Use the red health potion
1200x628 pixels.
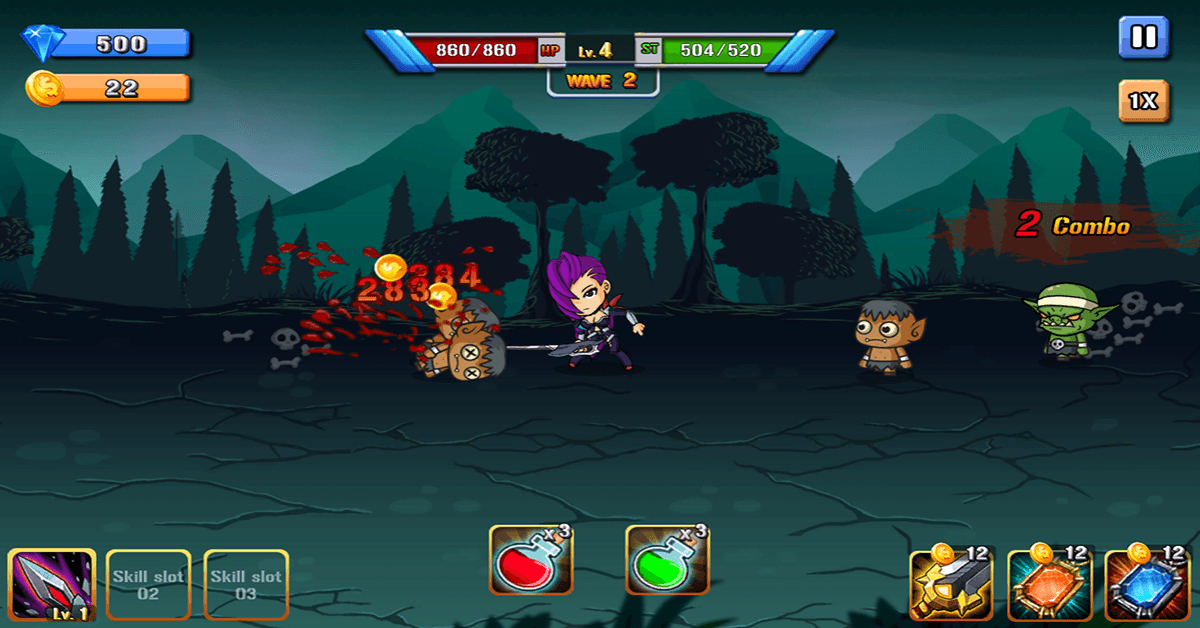[x=531, y=562]
